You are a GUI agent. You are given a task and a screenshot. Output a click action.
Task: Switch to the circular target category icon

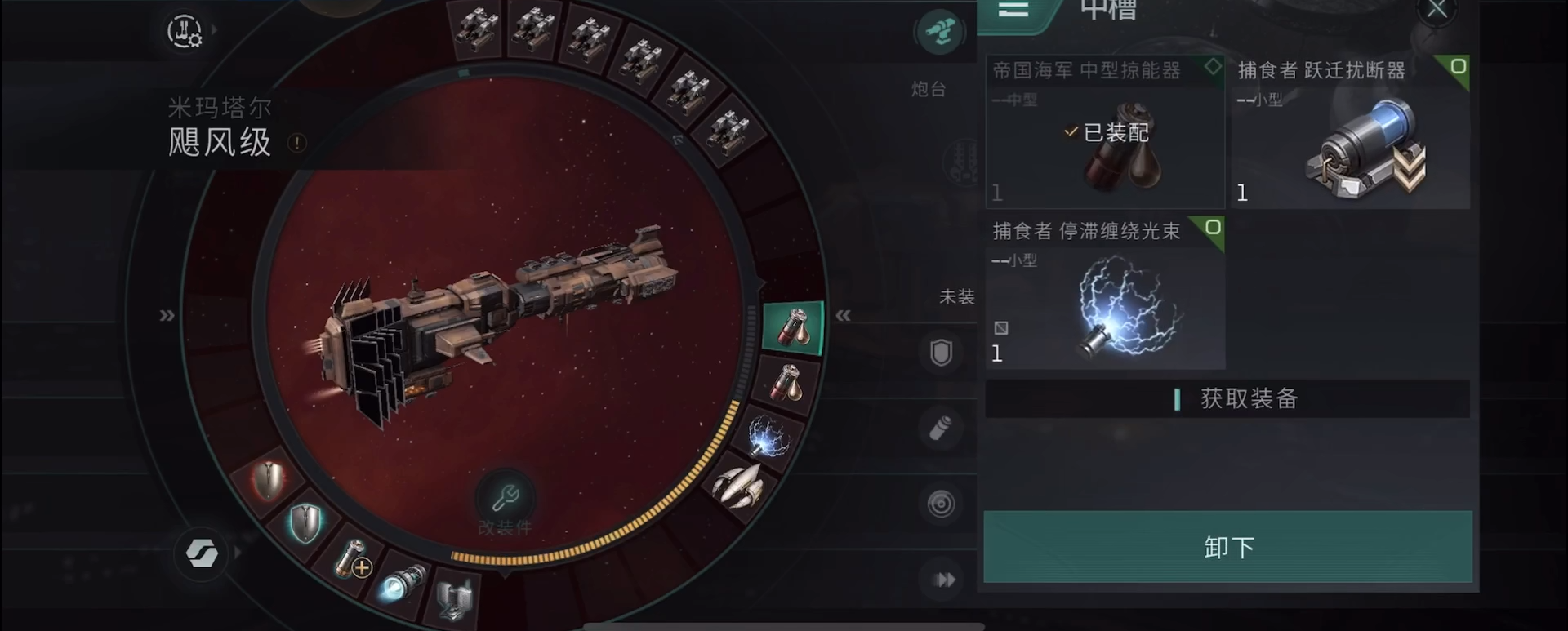941,504
